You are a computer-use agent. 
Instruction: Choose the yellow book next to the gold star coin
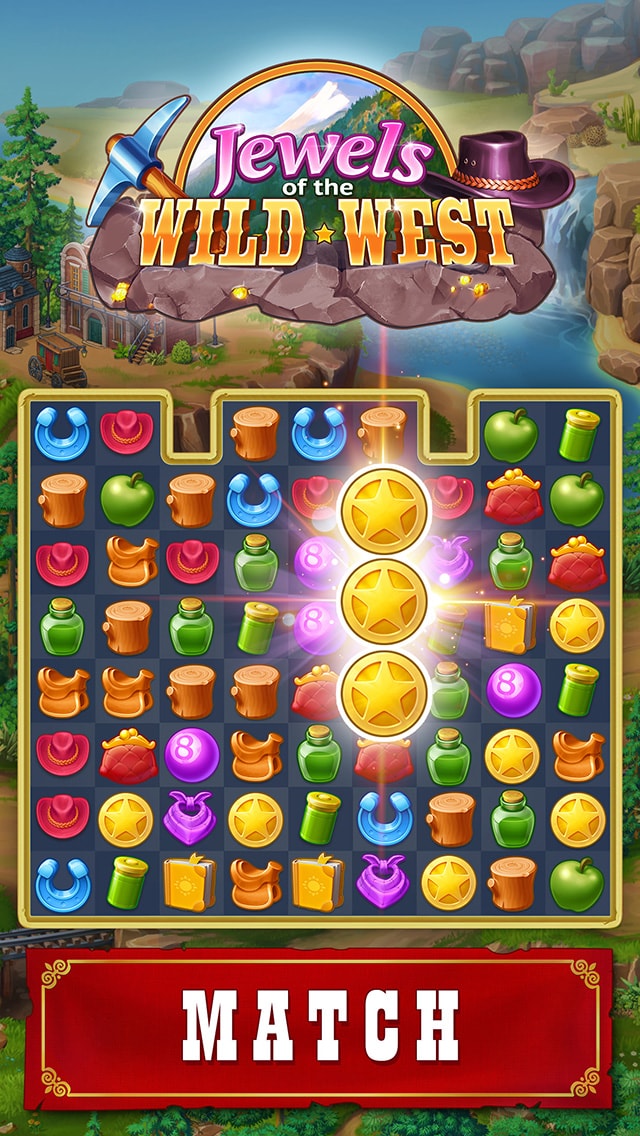[512, 626]
